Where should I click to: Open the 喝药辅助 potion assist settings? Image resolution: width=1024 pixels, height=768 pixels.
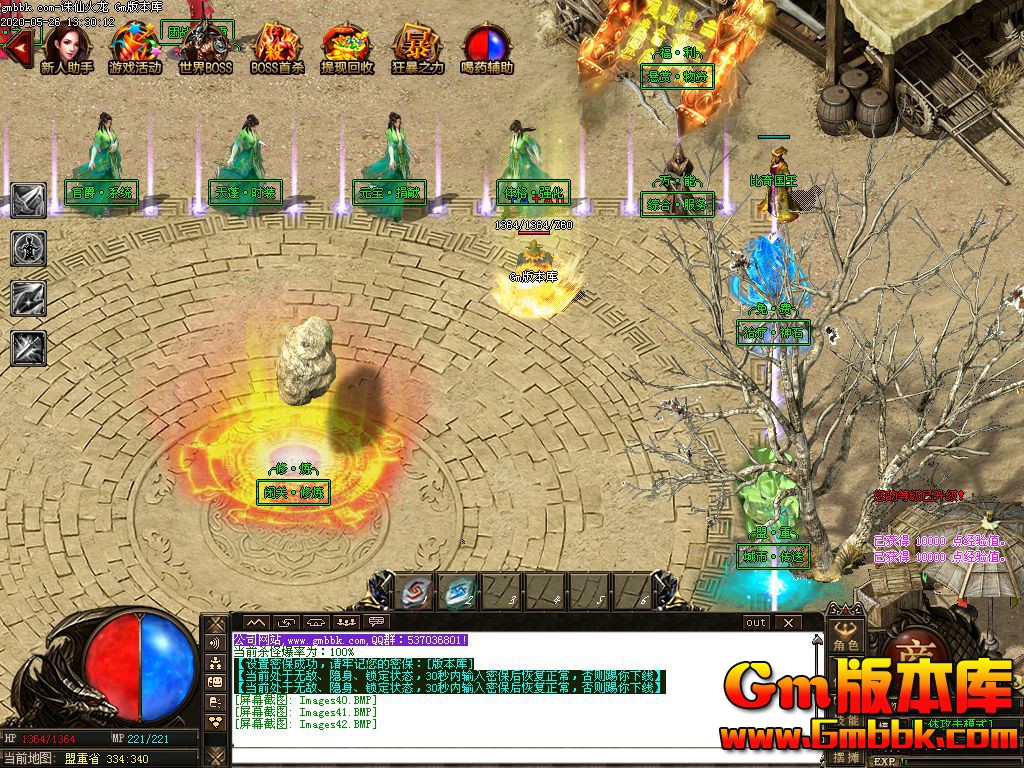(x=487, y=48)
